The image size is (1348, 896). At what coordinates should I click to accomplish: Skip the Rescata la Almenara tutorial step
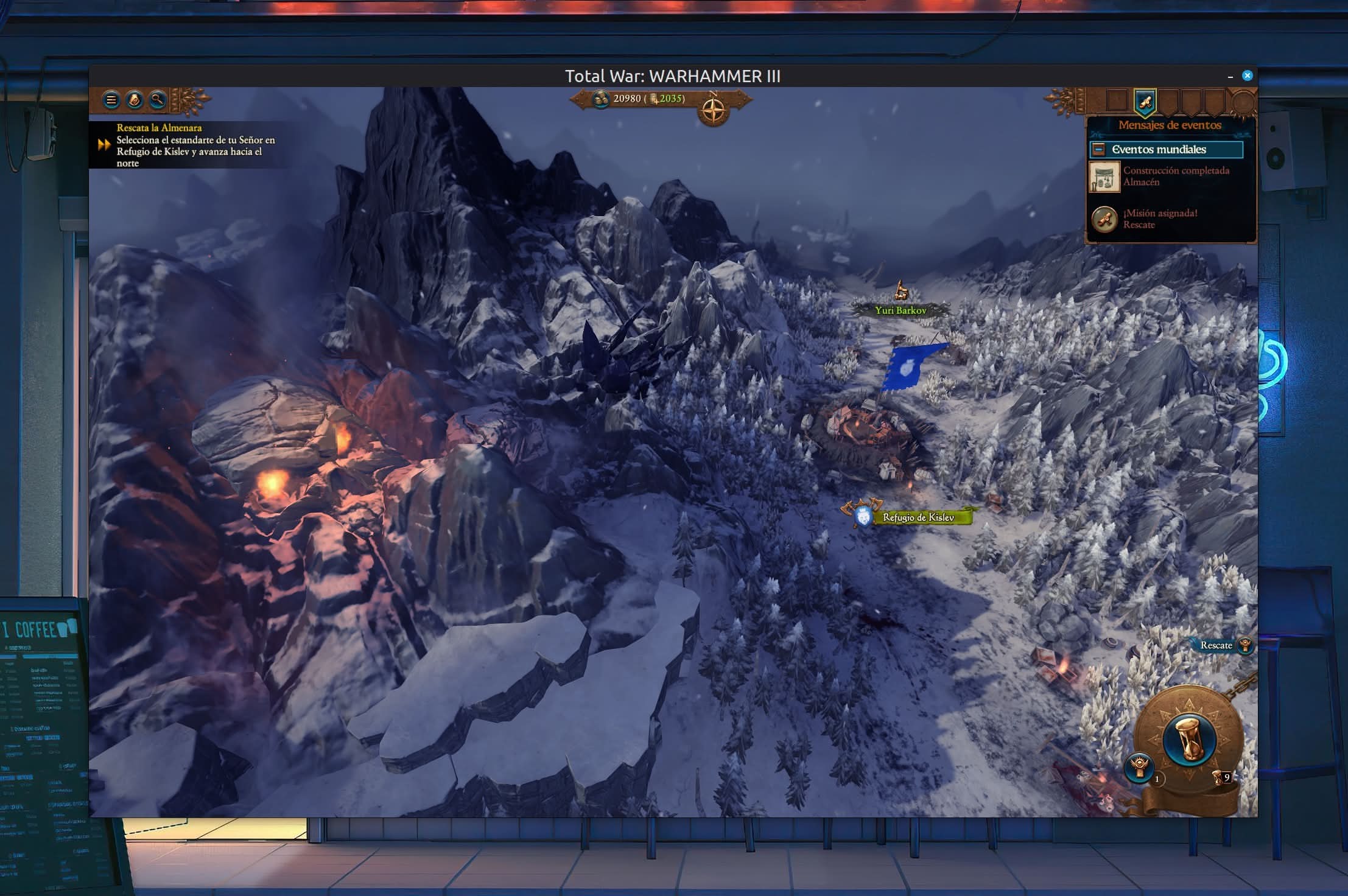104,145
